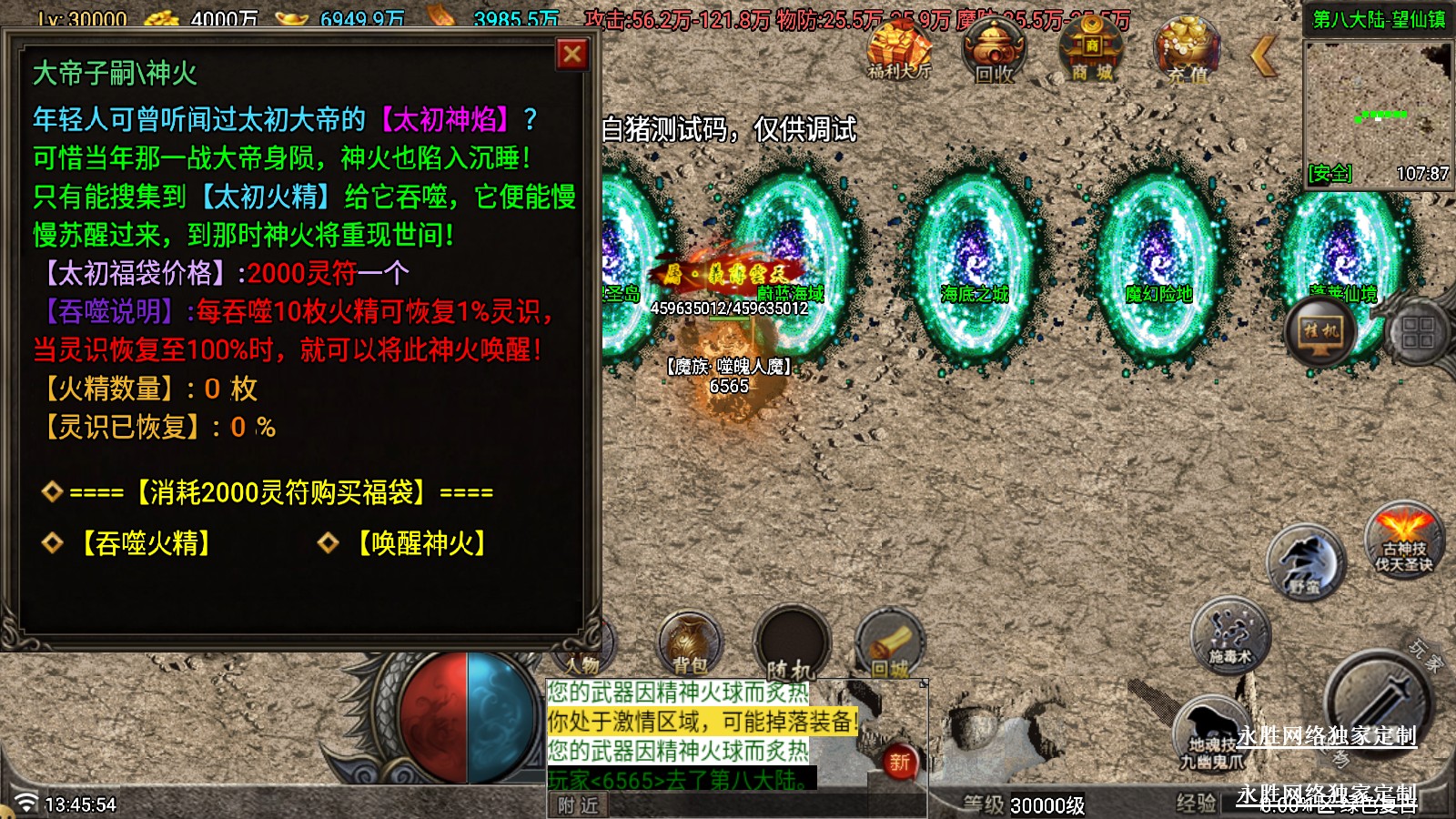Toggle the 挂机 auto-battle button
Viewport: 1456px width, 819px height.
(x=1321, y=331)
